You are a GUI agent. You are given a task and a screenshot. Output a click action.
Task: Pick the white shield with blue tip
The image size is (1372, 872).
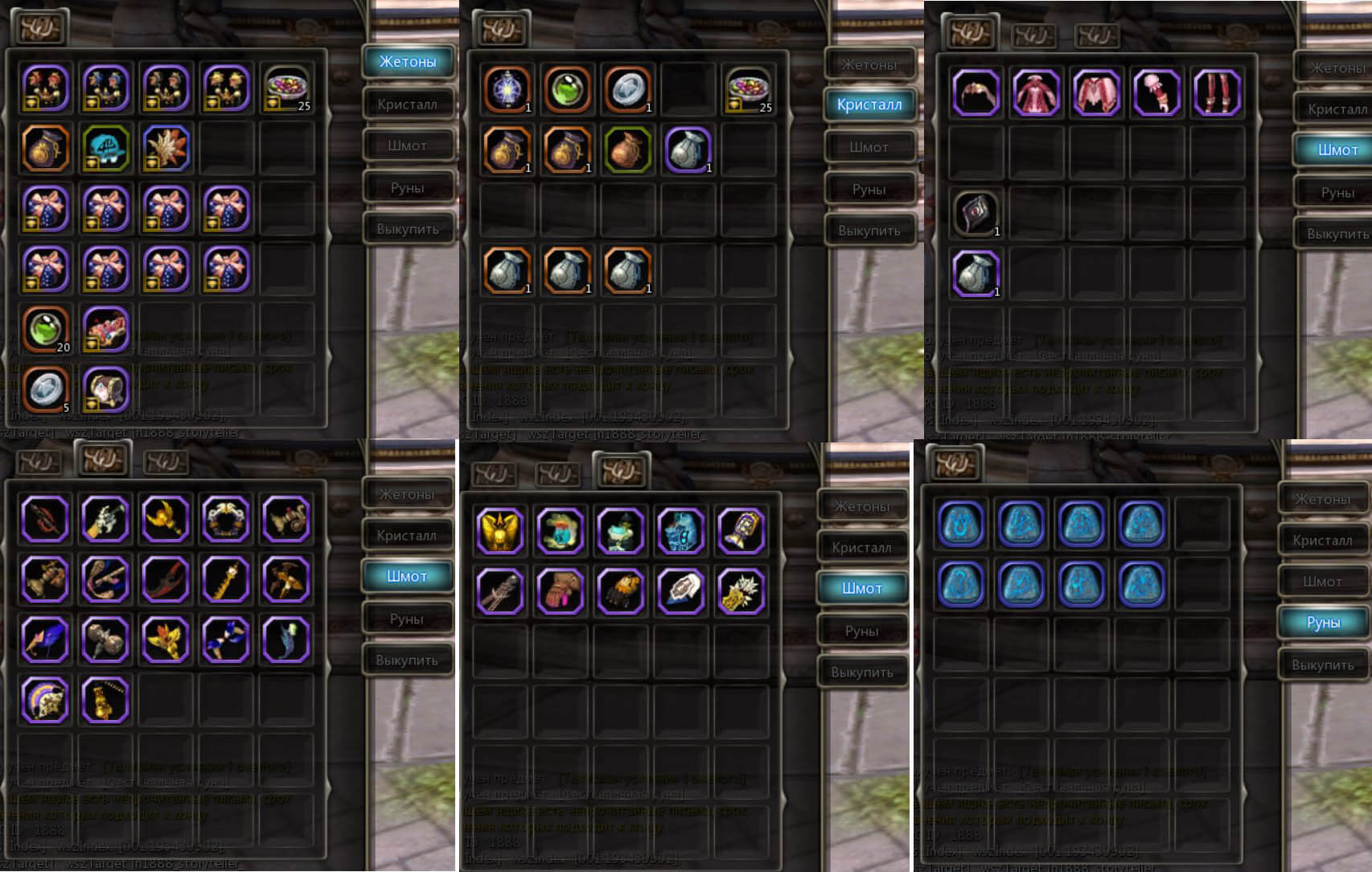[x=680, y=590]
